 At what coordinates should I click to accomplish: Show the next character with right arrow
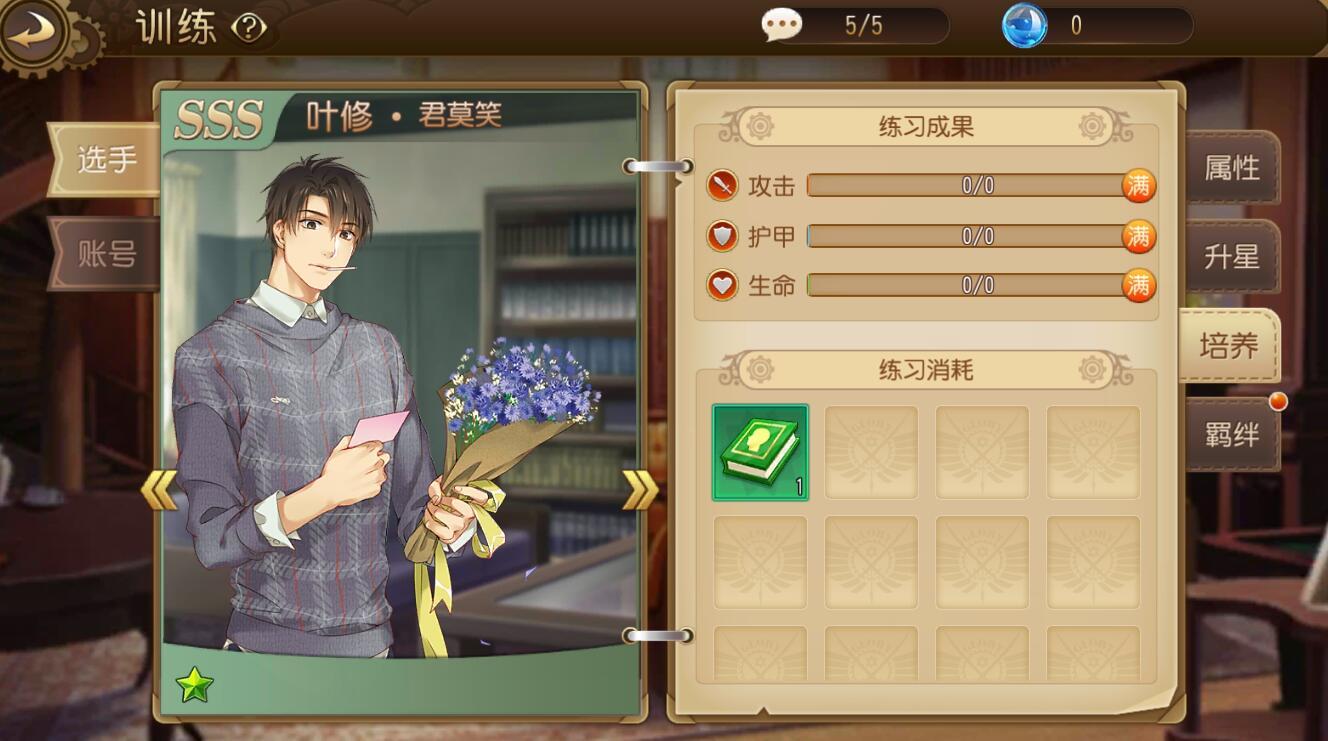tap(640, 490)
